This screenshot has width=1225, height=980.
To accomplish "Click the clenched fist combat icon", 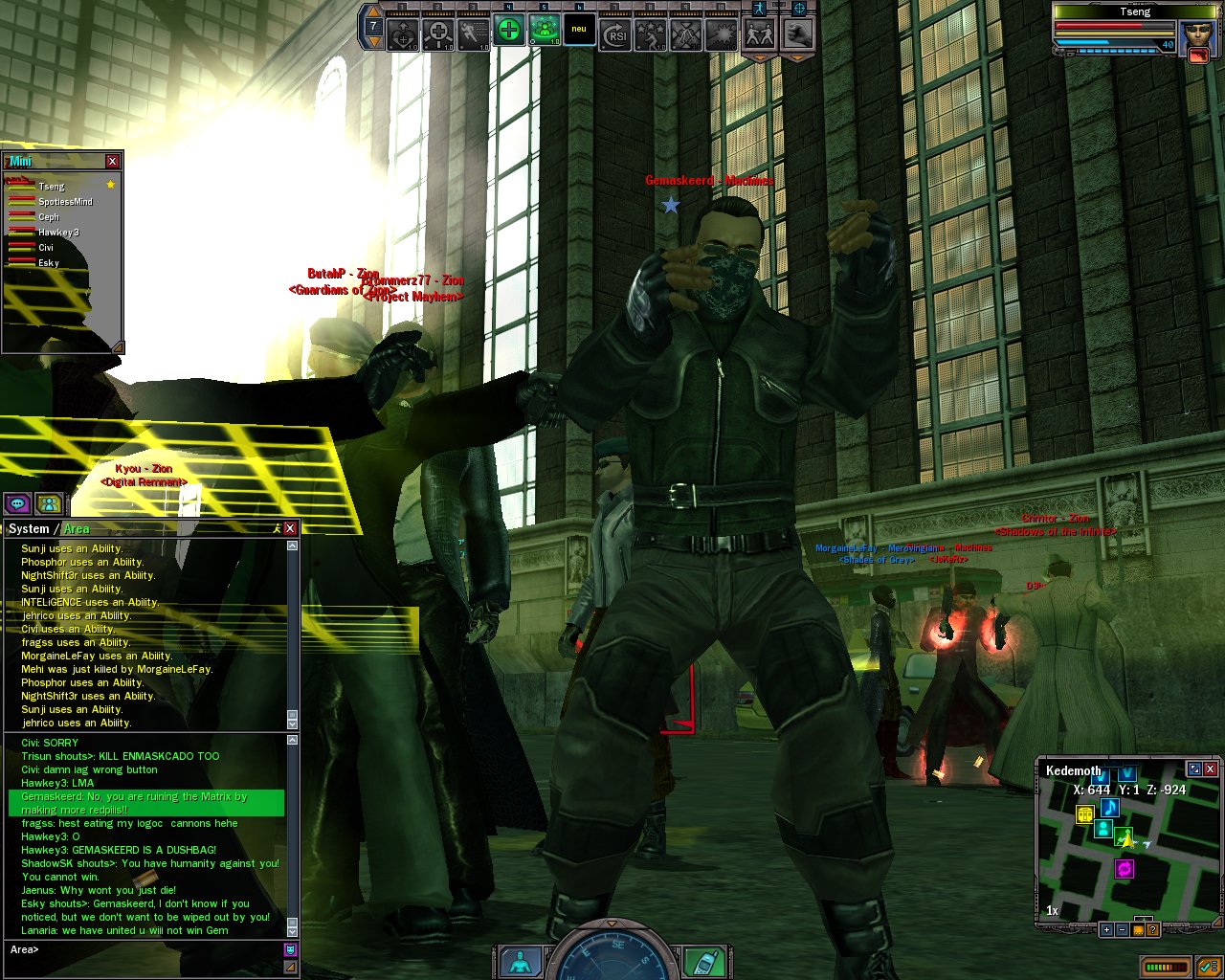I will pyautogui.click(x=797, y=33).
